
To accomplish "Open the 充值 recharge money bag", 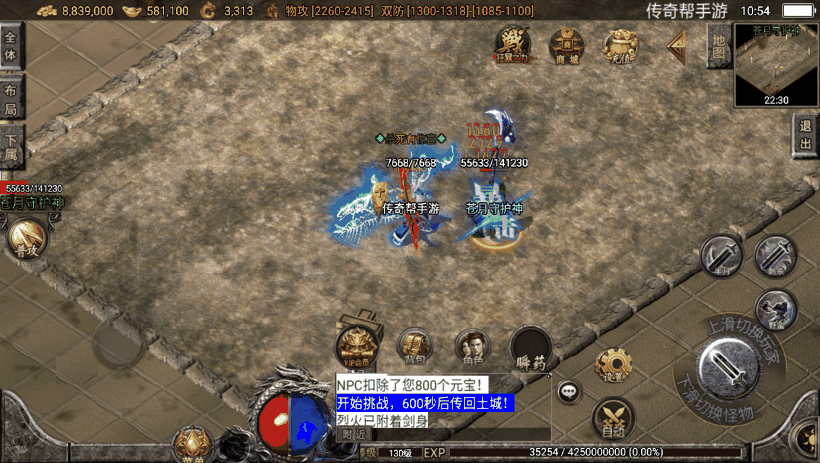I will tap(621, 44).
